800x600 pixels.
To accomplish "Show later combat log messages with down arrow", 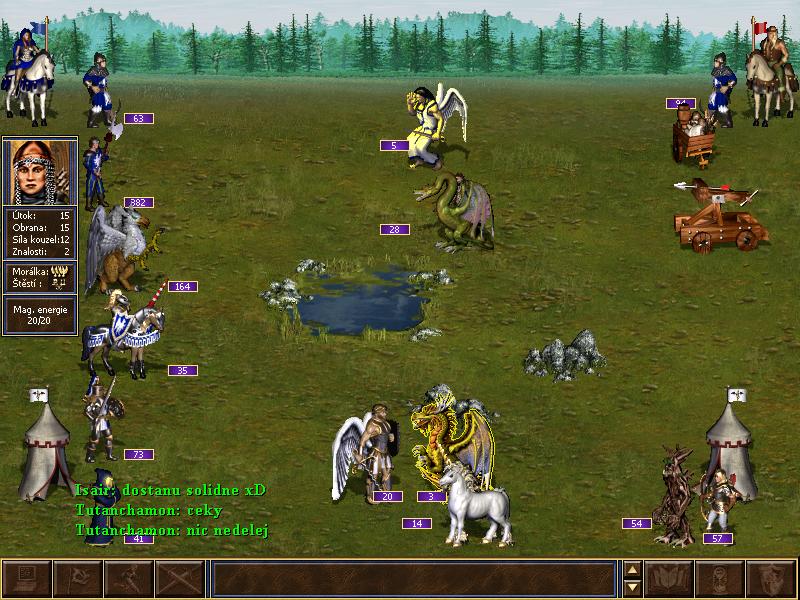I will 632,588.
